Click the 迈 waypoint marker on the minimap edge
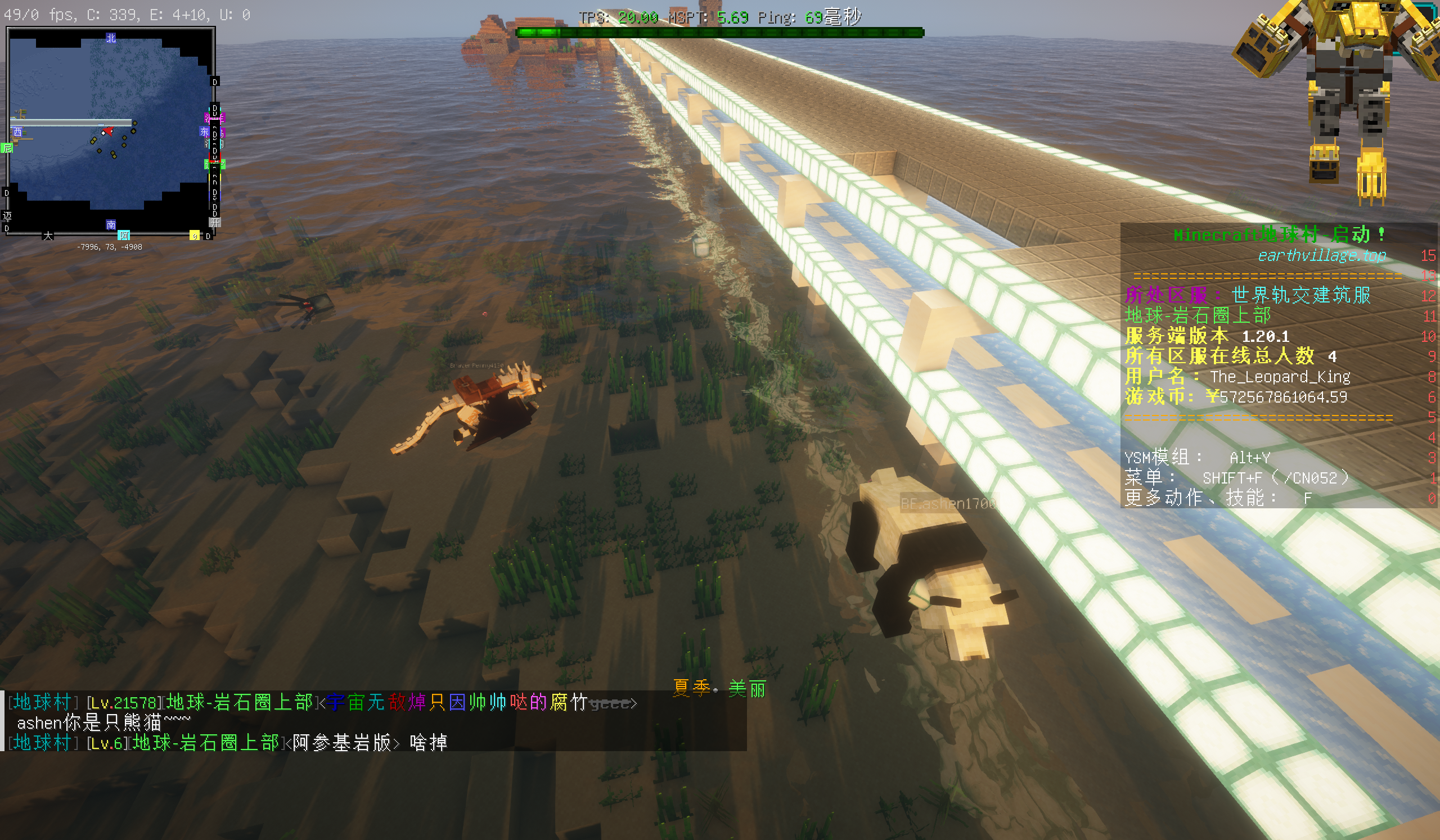 [x=7, y=216]
